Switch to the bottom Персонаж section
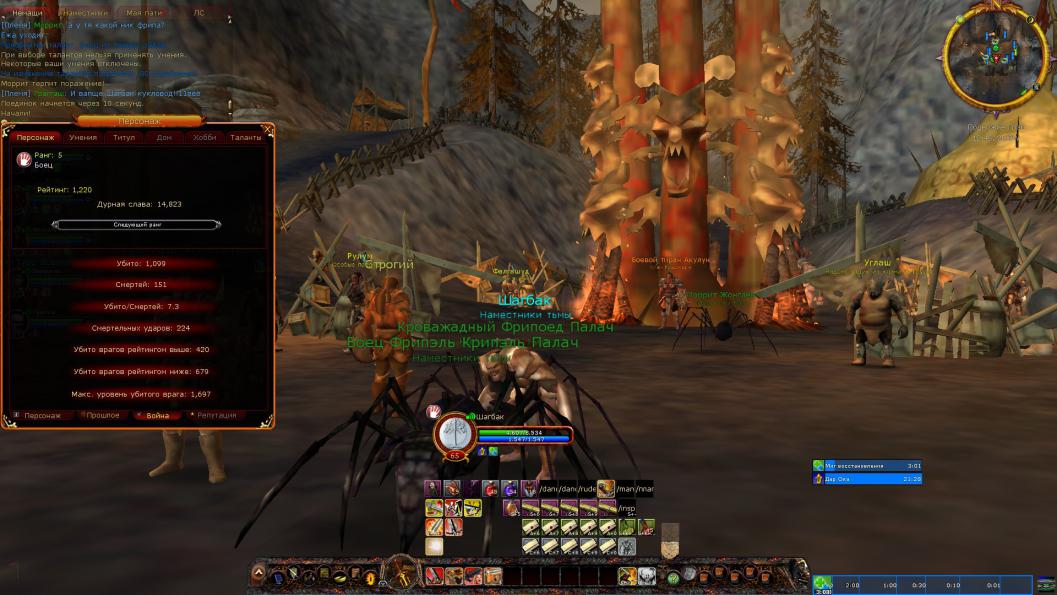This screenshot has width=1057, height=595. click(42, 415)
